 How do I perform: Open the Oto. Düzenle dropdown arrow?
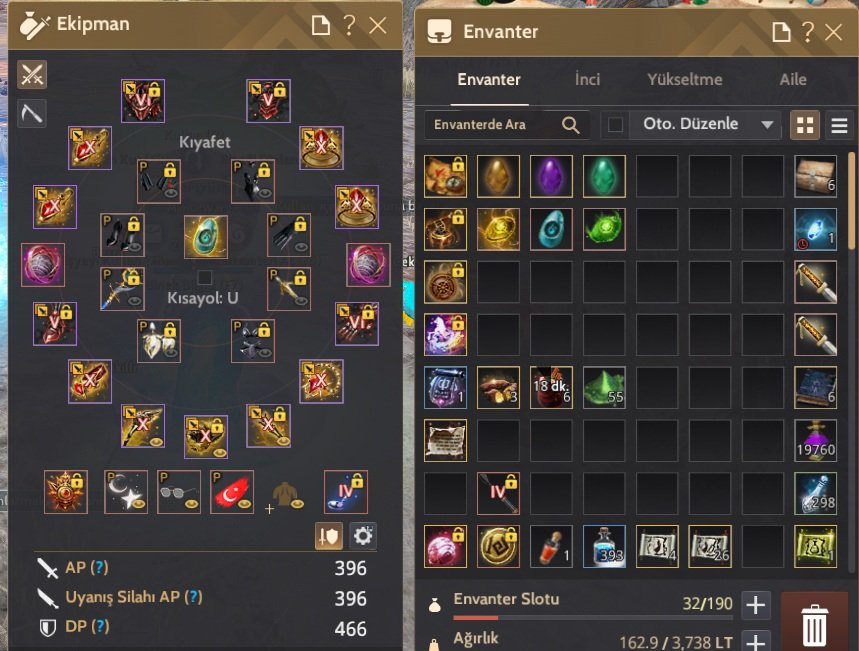pyautogui.click(x=768, y=125)
